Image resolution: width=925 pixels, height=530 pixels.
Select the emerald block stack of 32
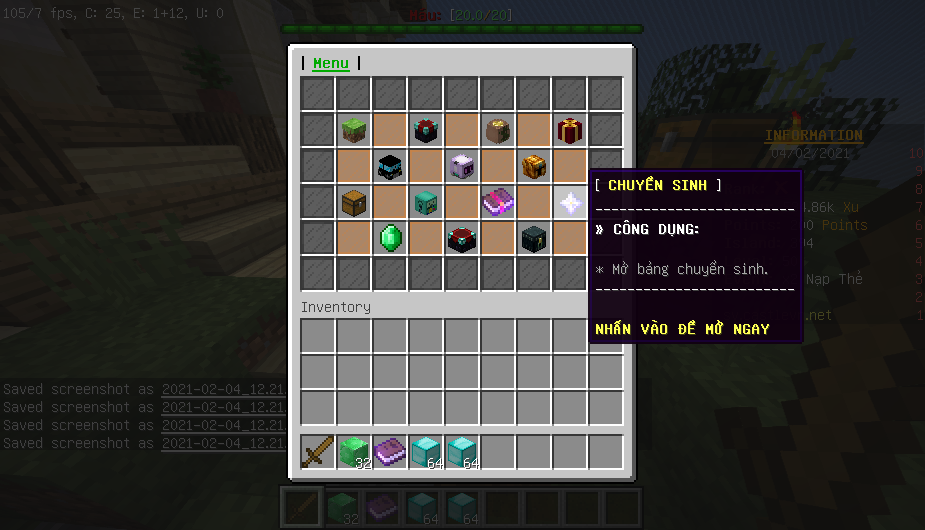pos(355,452)
